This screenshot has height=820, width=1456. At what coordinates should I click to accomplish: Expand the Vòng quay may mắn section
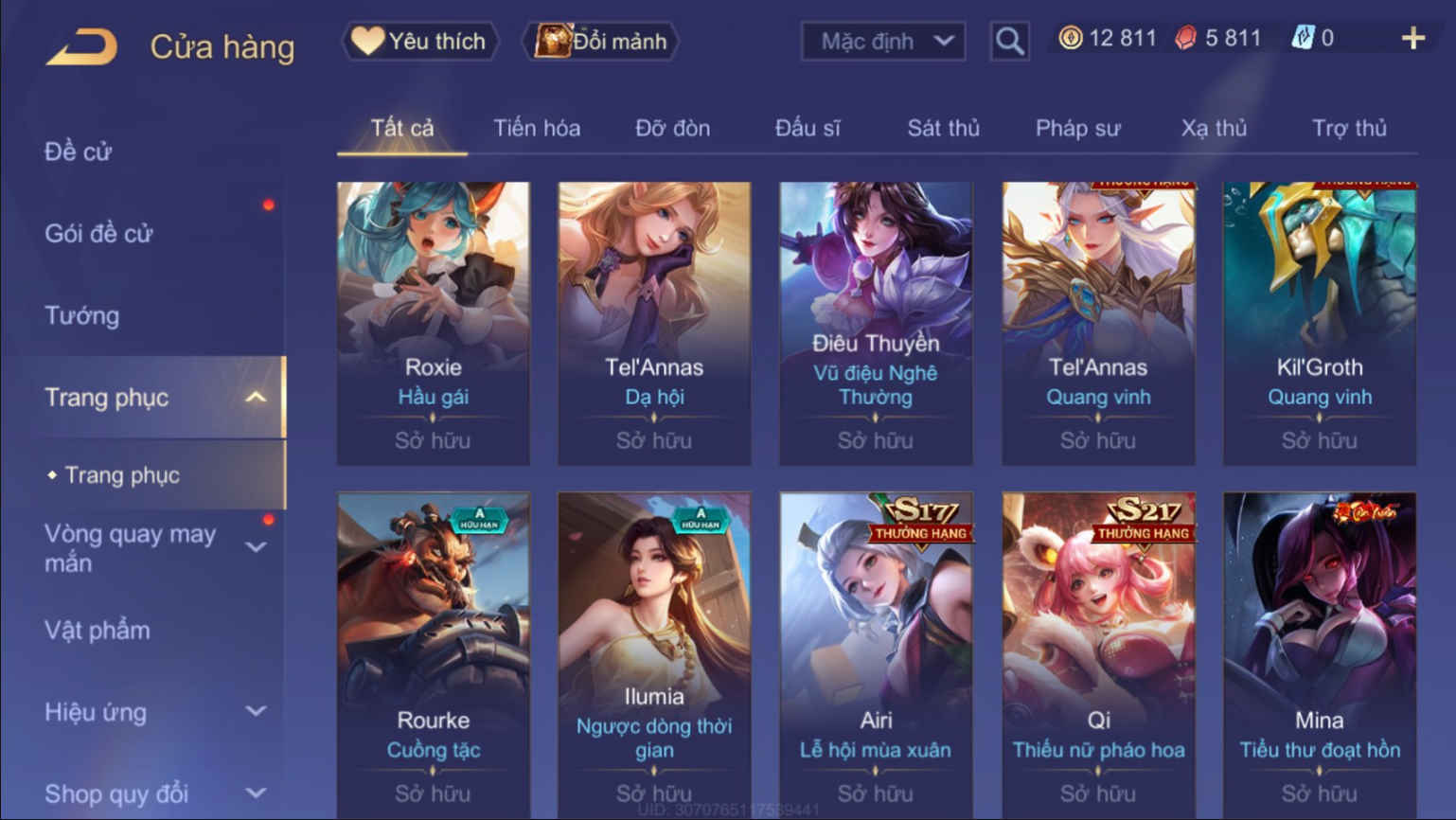257,547
